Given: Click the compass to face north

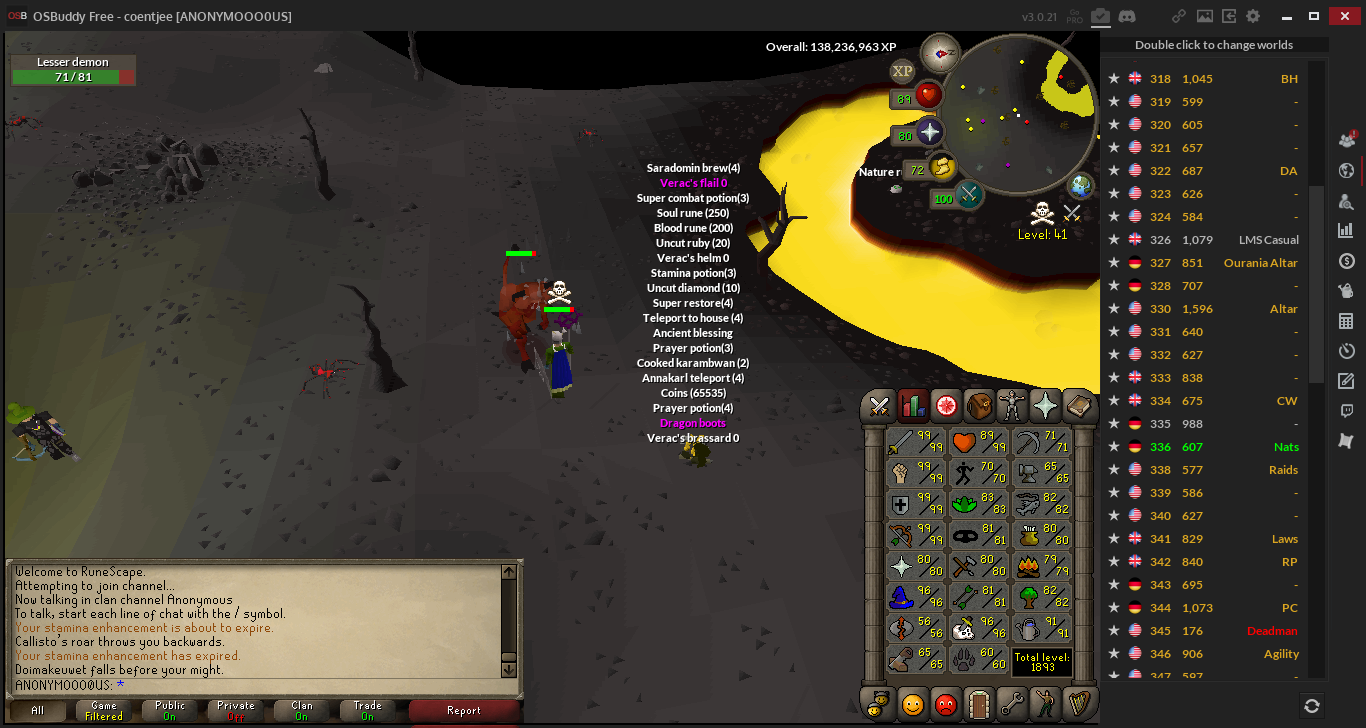Looking at the screenshot, I should point(940,52).
